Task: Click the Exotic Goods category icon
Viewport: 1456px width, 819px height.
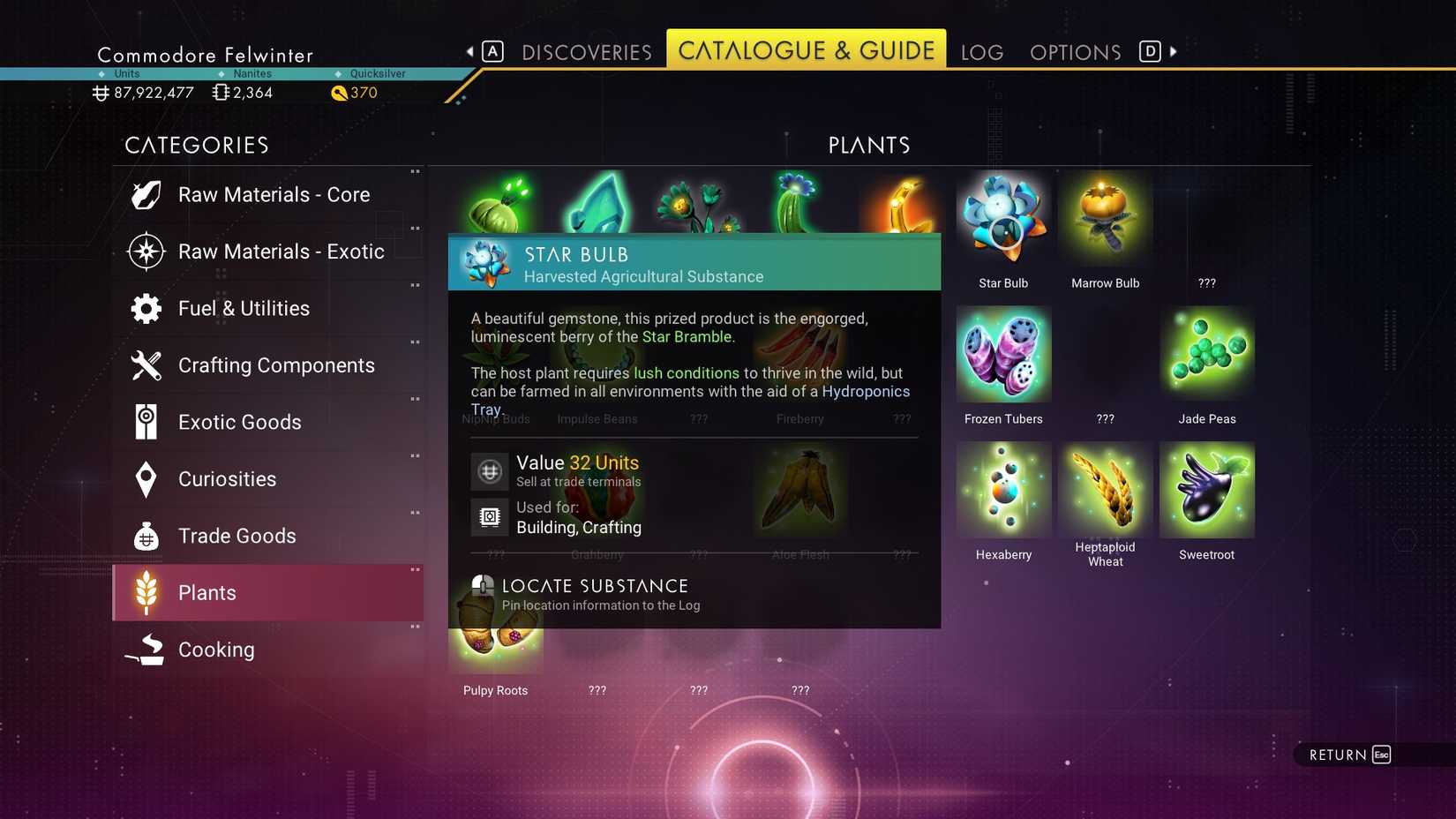Action: click(x=146, y=422)
